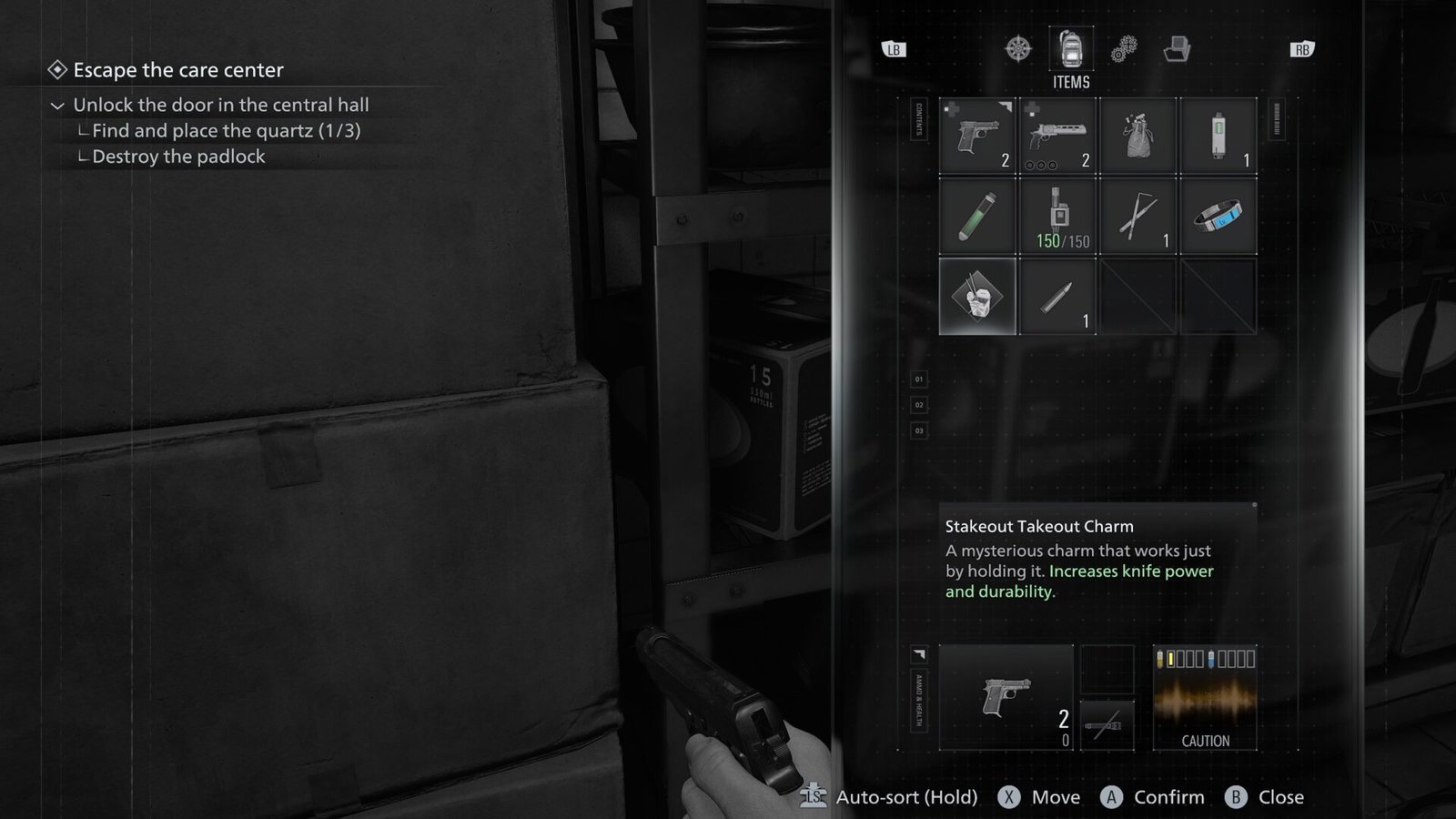
Task: Choose the crossed lockpick tools slot
Action: pyautogui.click(x=1137, y=216)
